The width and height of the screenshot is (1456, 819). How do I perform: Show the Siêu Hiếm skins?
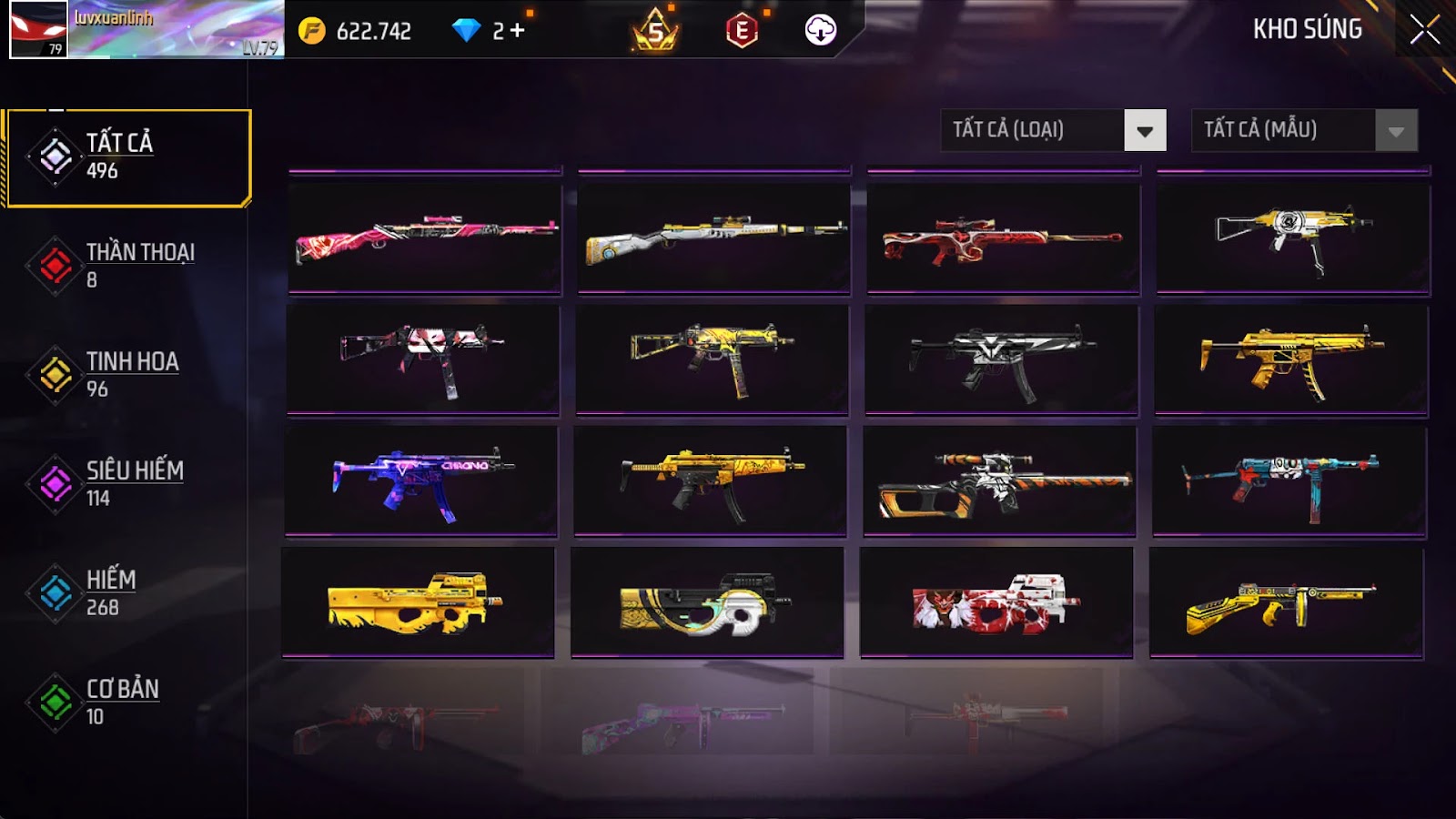[127, 483]
